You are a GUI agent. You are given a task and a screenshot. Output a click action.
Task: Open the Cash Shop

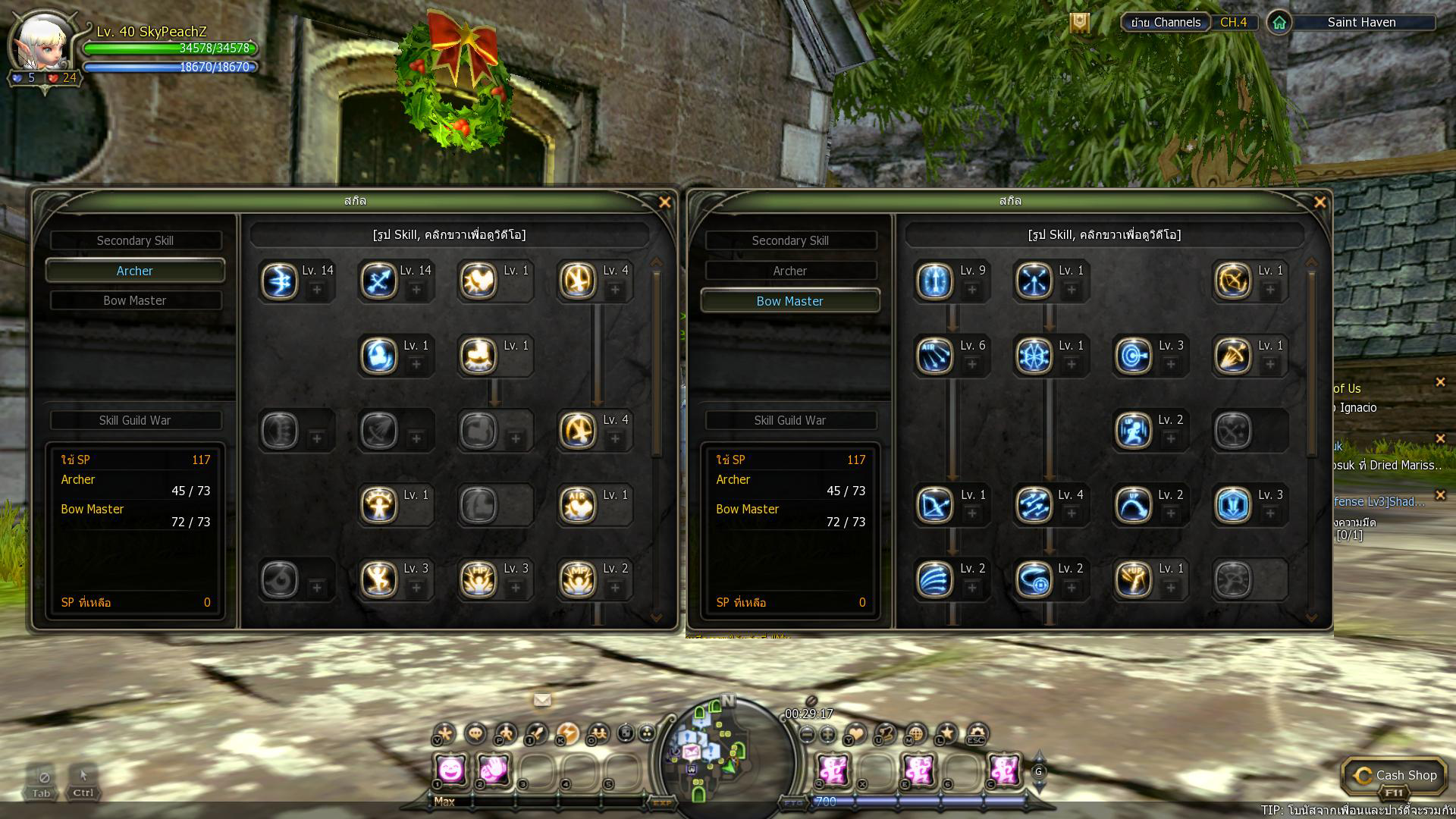click(1395, 775)
